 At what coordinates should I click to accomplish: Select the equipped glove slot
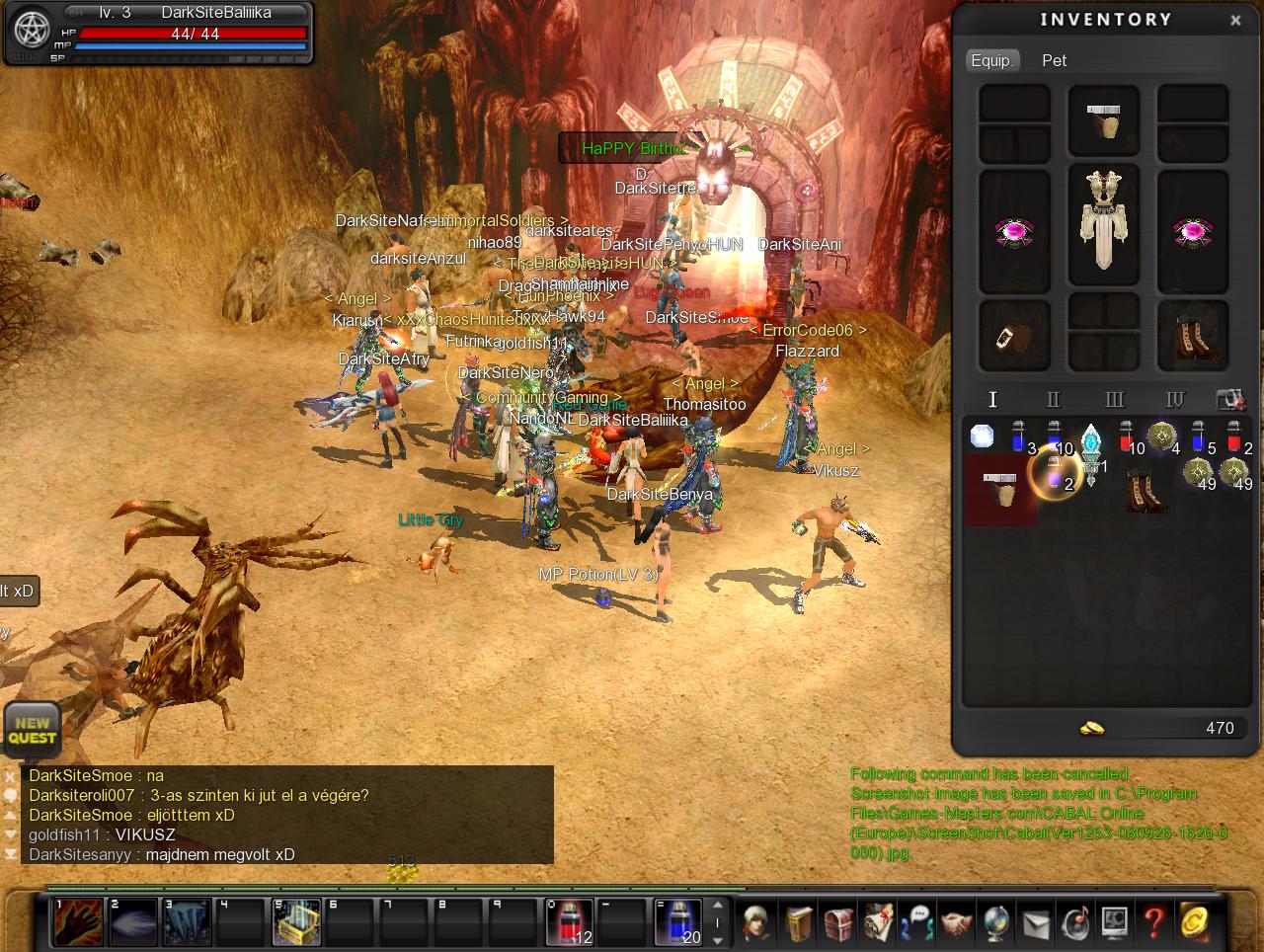coord(1014,336)
